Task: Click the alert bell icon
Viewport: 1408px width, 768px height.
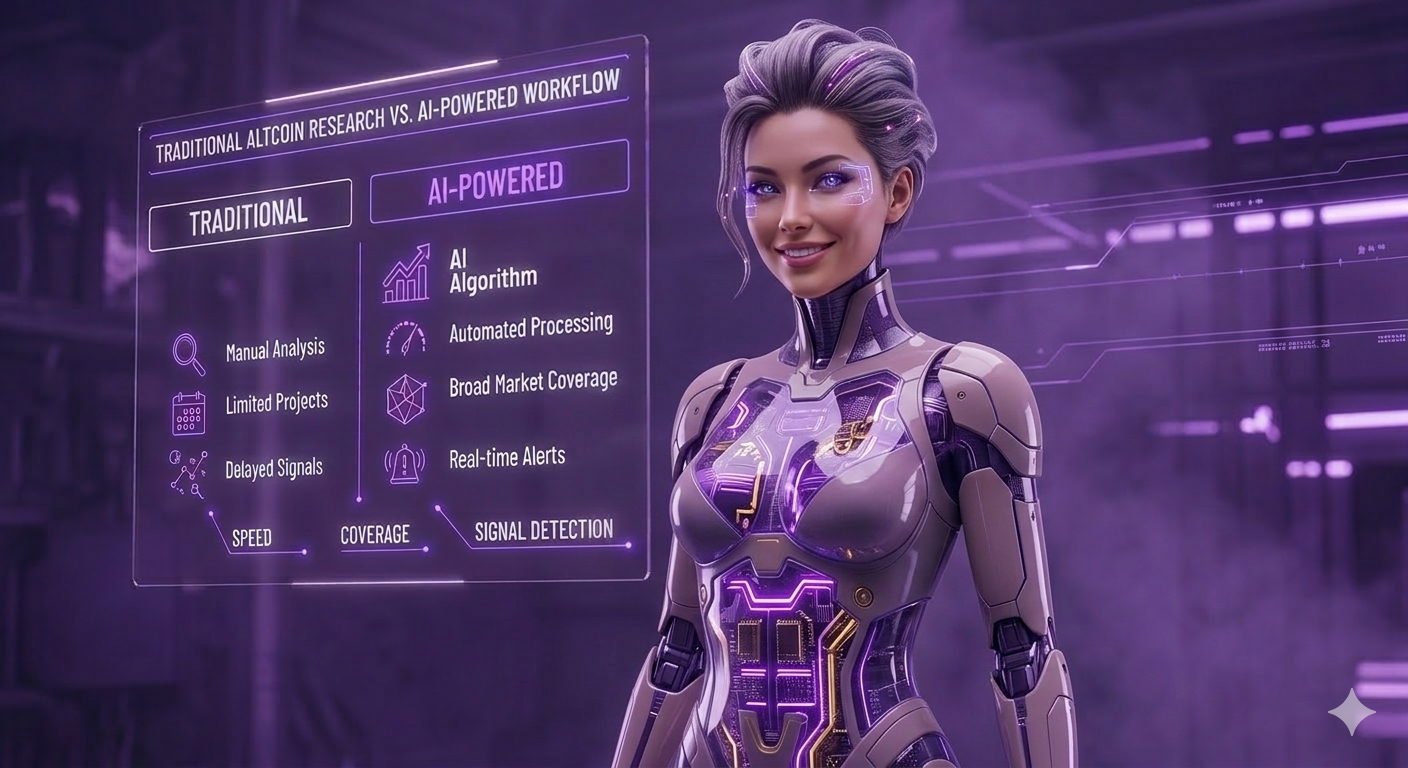Action: 404,463
